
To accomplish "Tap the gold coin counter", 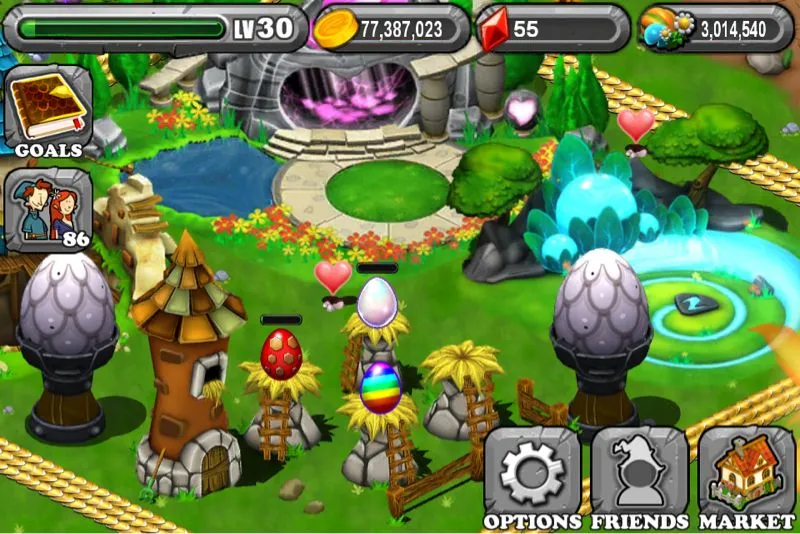I will point(392,28).
